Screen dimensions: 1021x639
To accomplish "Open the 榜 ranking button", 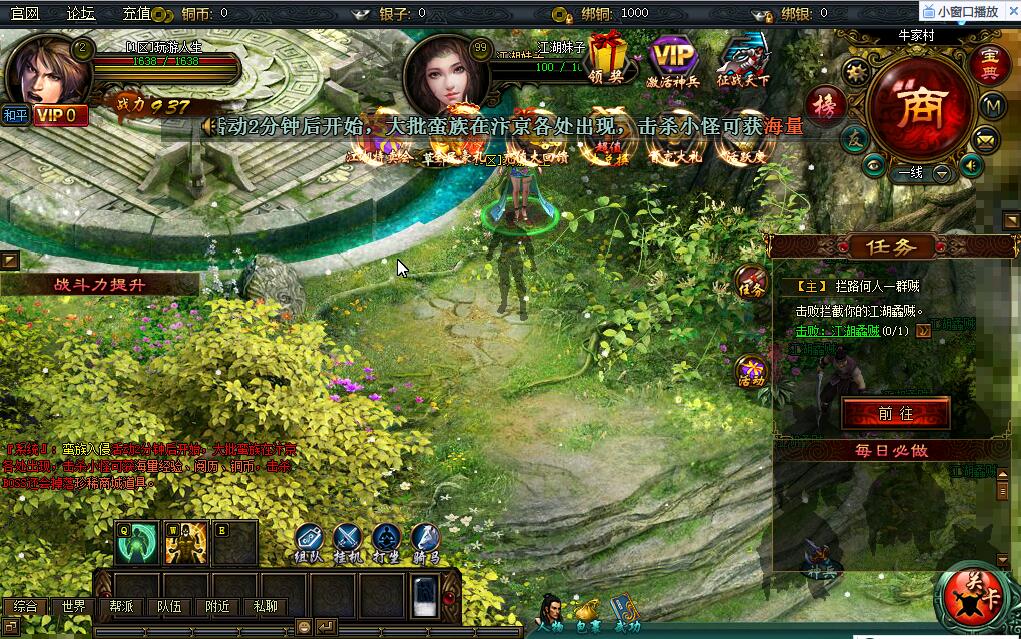I will point(826,104).
